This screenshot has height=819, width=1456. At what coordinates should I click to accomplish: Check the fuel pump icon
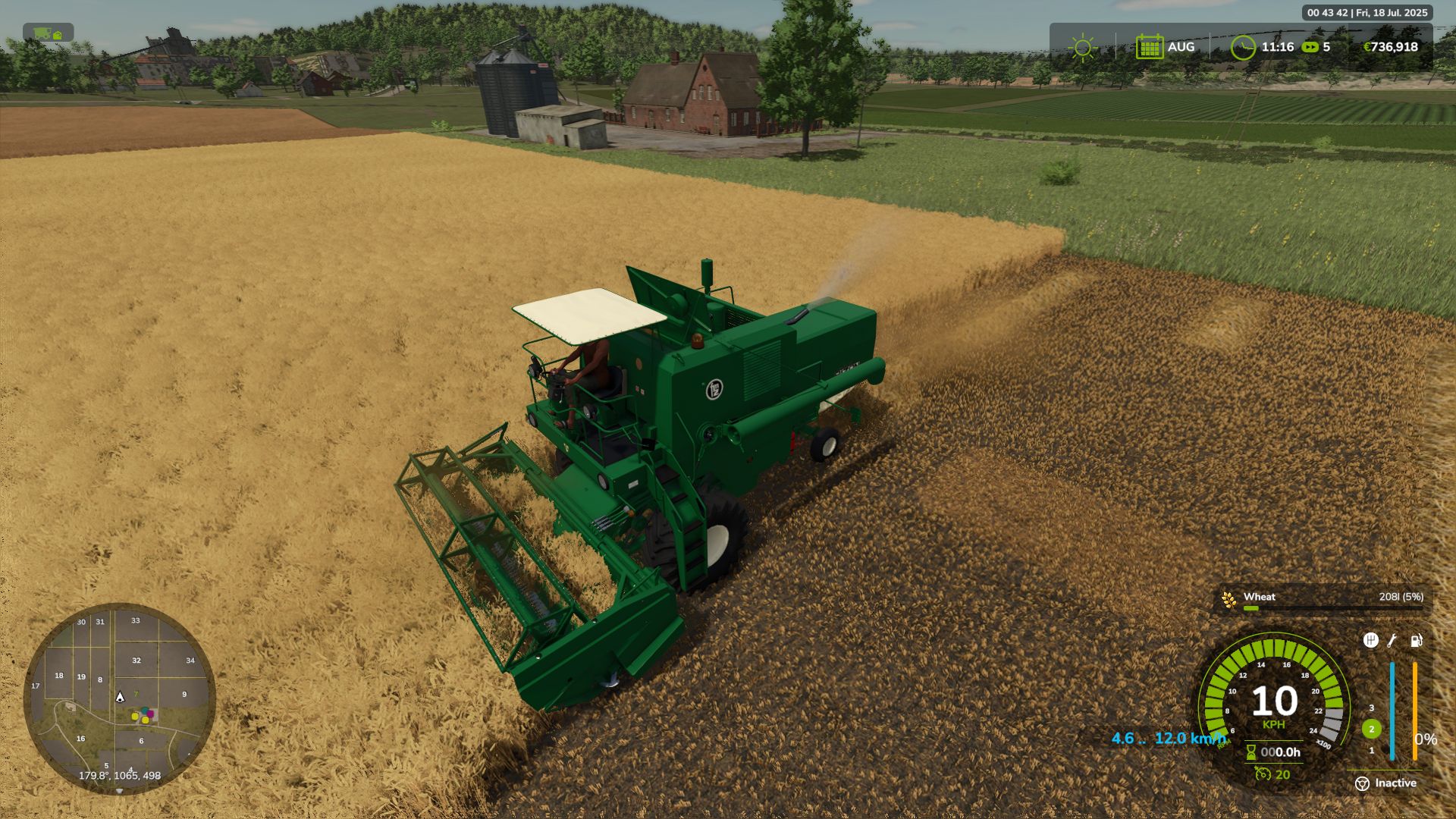click(x=1416, y=641)
